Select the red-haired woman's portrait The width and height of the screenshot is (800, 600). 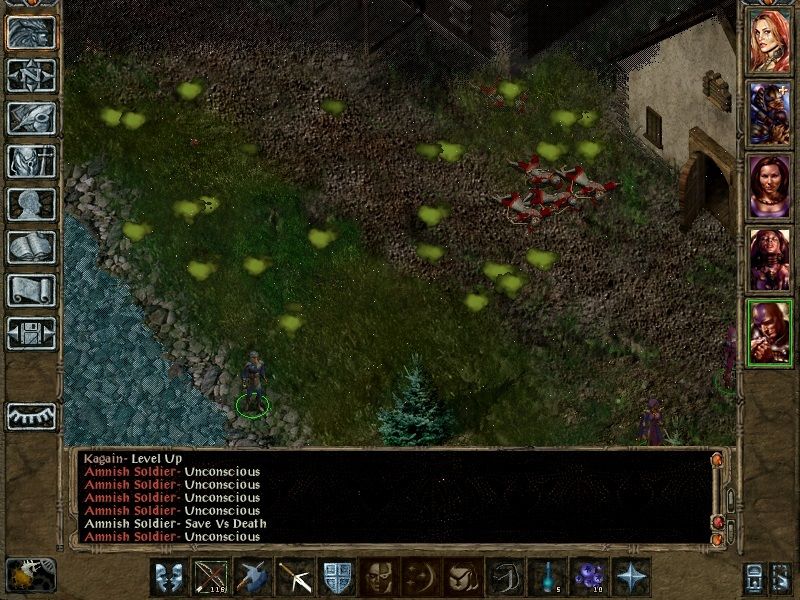(770, 41)
